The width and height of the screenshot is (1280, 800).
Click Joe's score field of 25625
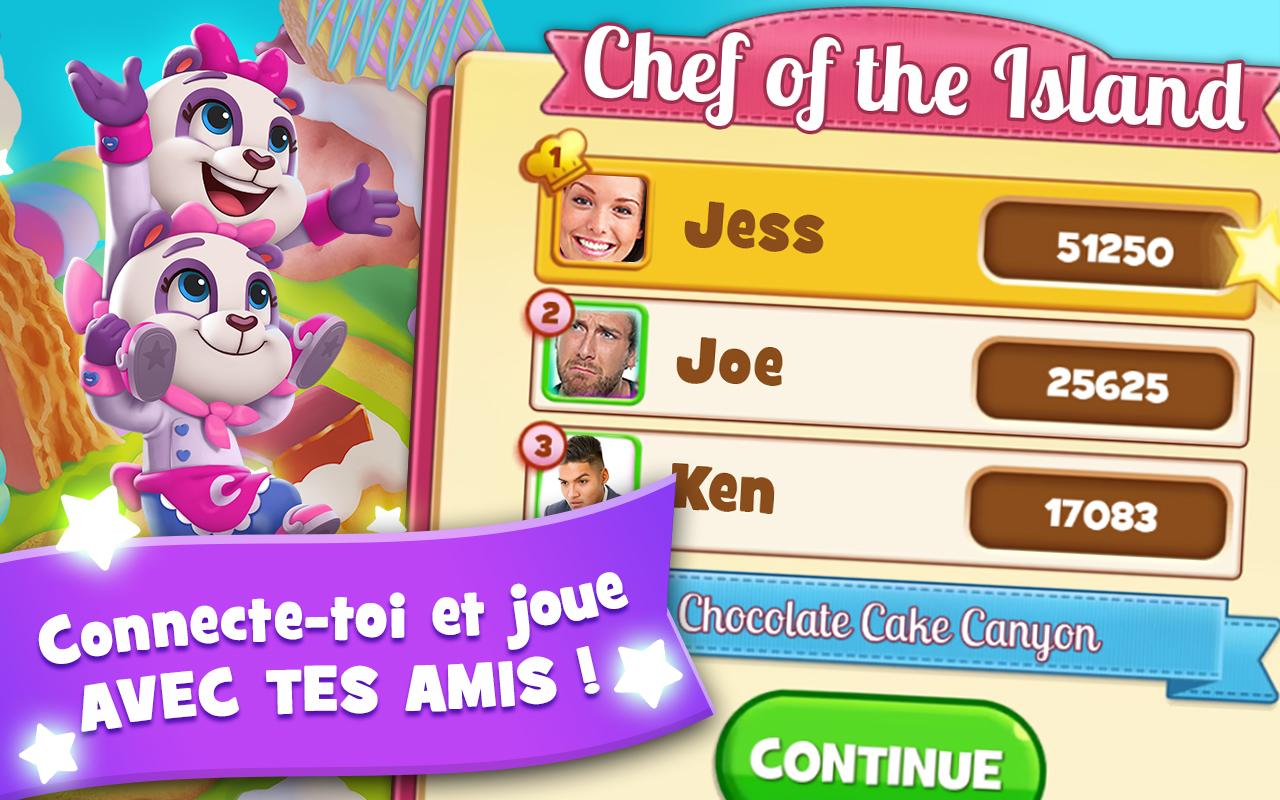click(1105, 381)
